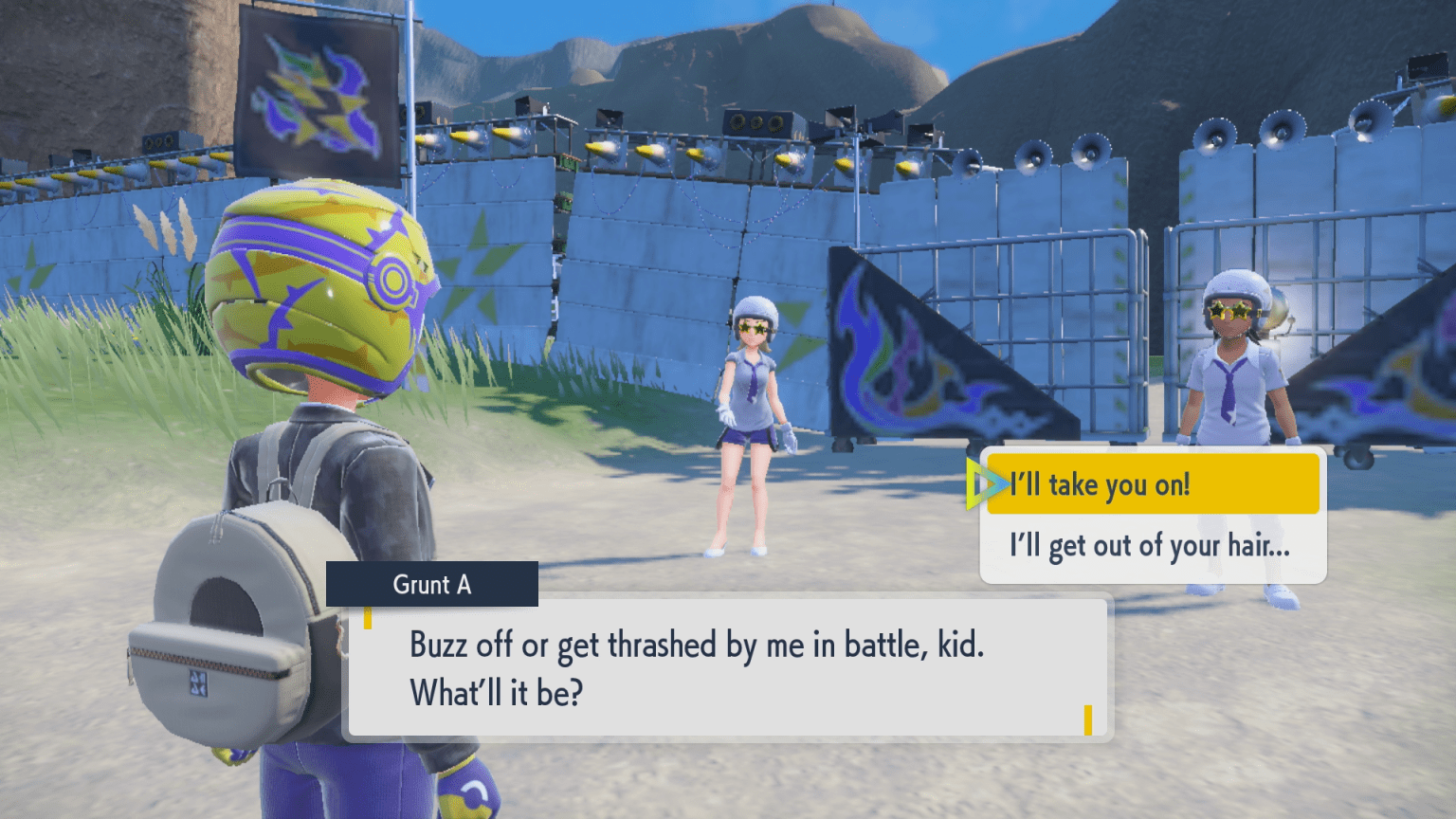Select "I'll get out of your hair..." option
This screenshot has height=819, width=1456.
click(x=1150, y=546)
